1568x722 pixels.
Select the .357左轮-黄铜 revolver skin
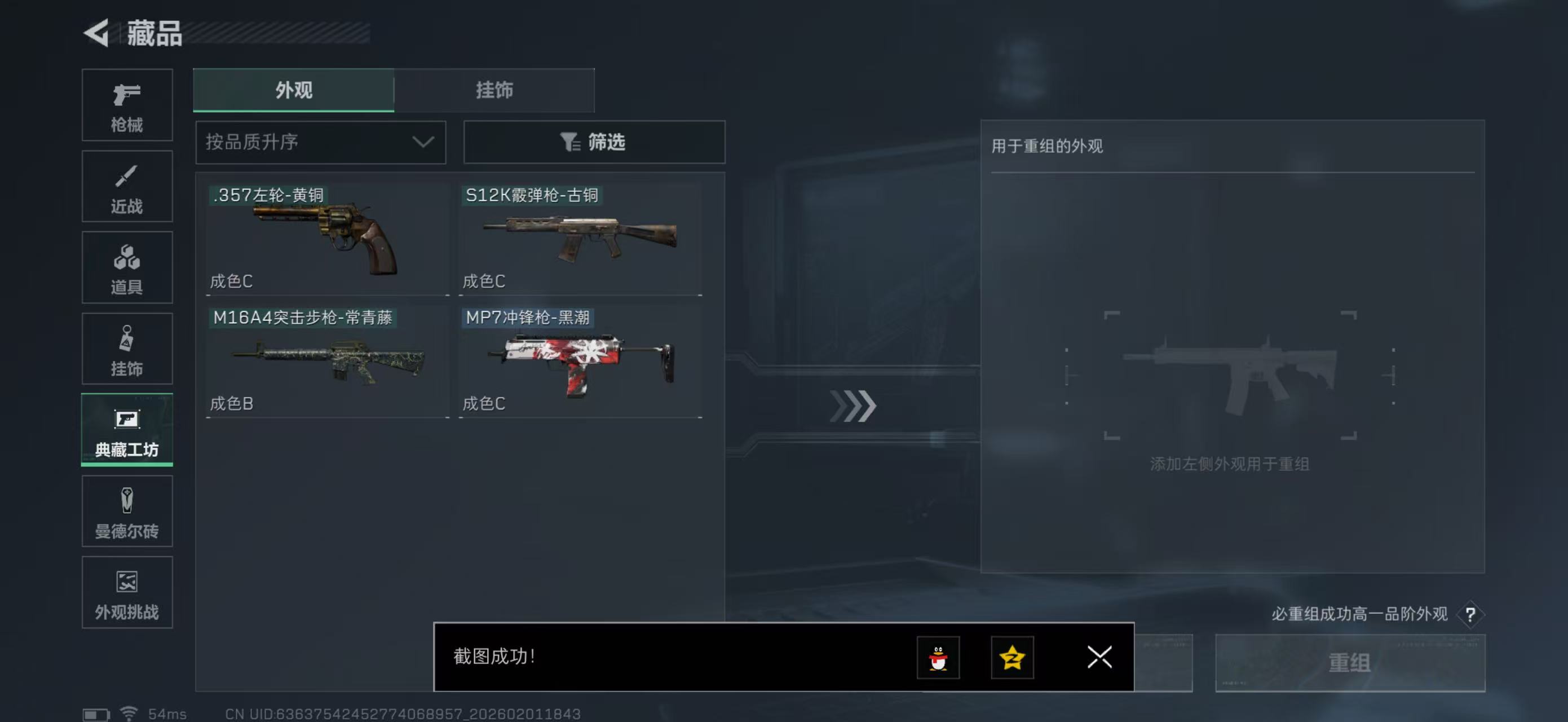point(327,237)
